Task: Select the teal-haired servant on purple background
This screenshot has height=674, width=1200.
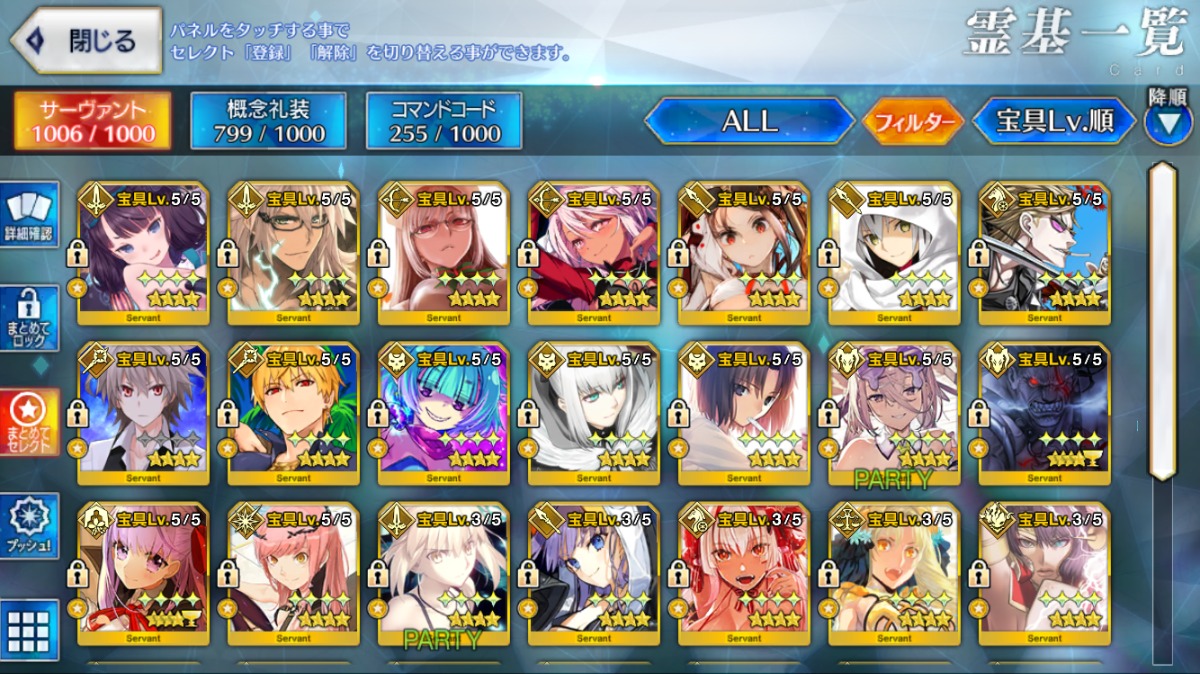Action: pyautogui.click(x=443, y=413)
